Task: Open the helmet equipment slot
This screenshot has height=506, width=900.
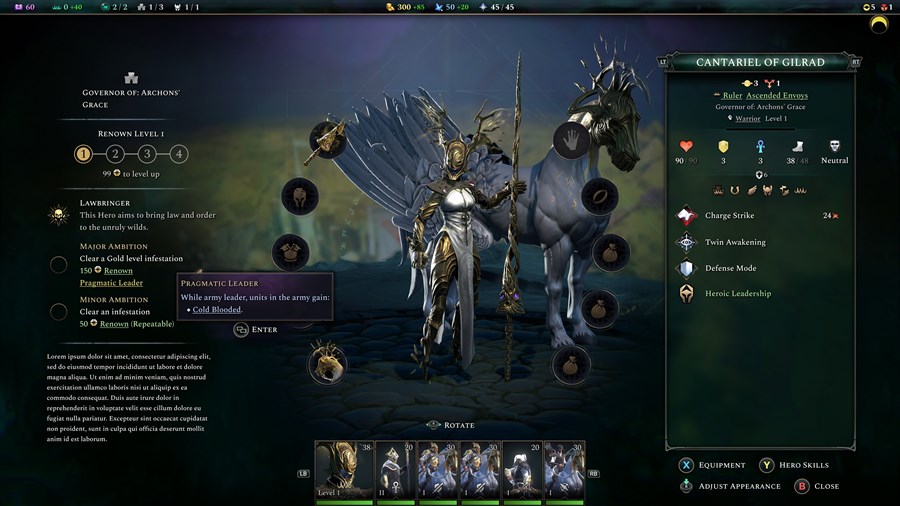Action: 299,196
